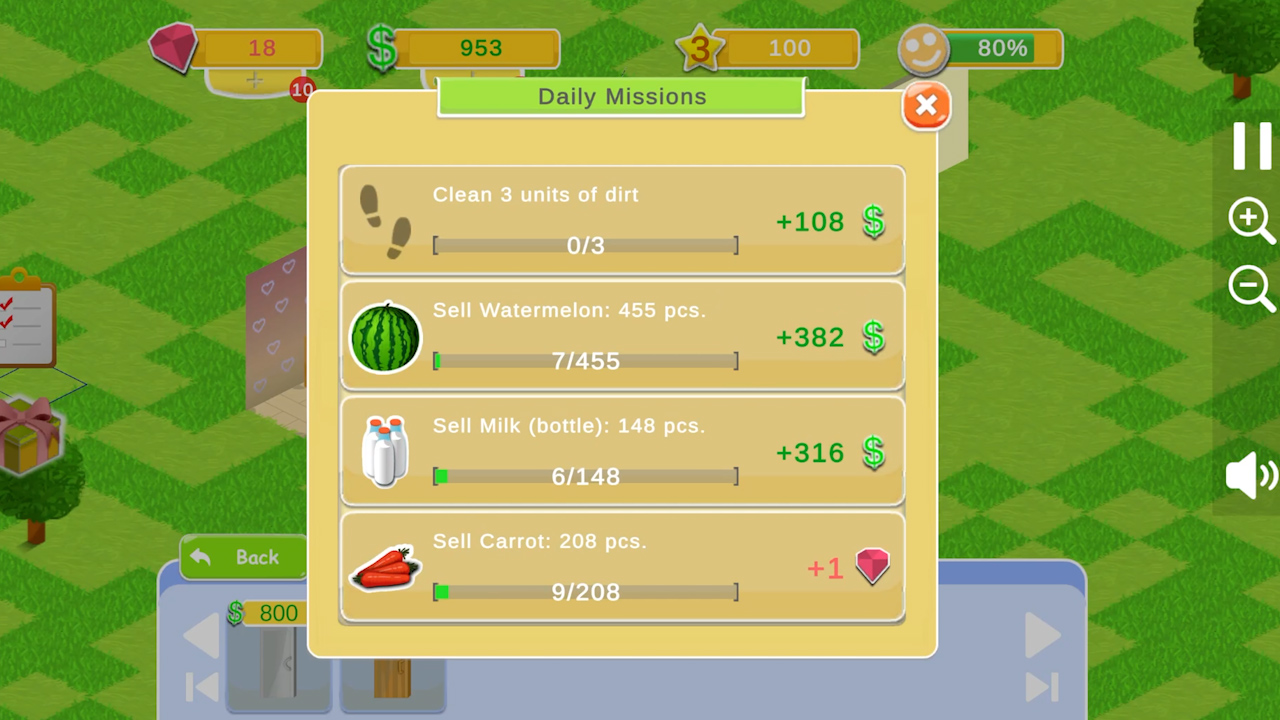Click the watermelon mission icon
The height and width of the screenshot is (720, 1280).
click(385, 337)
